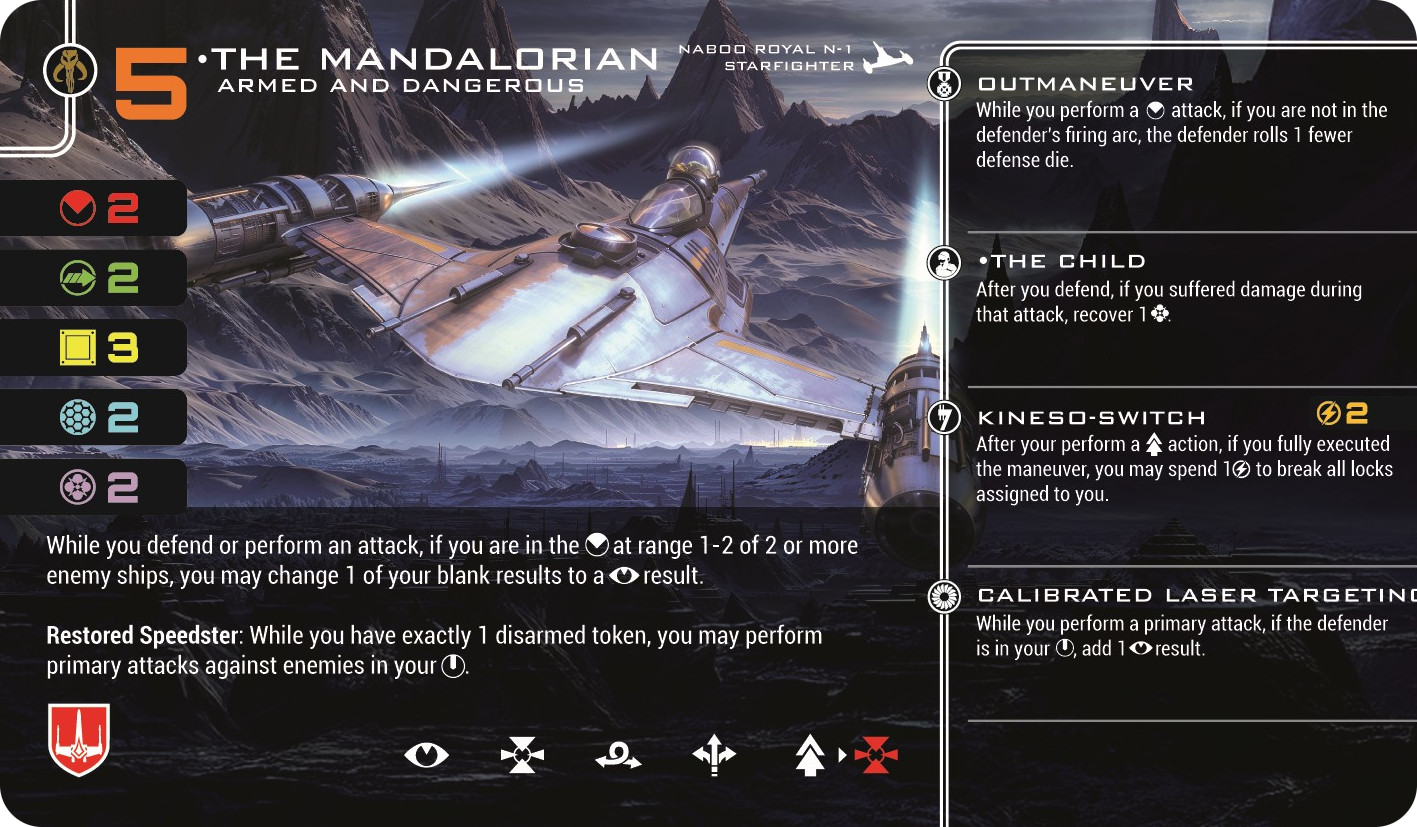Select the Kineso-Switch upgrade entry
Screen dimensions: 1417x827
click(1091, 418)
